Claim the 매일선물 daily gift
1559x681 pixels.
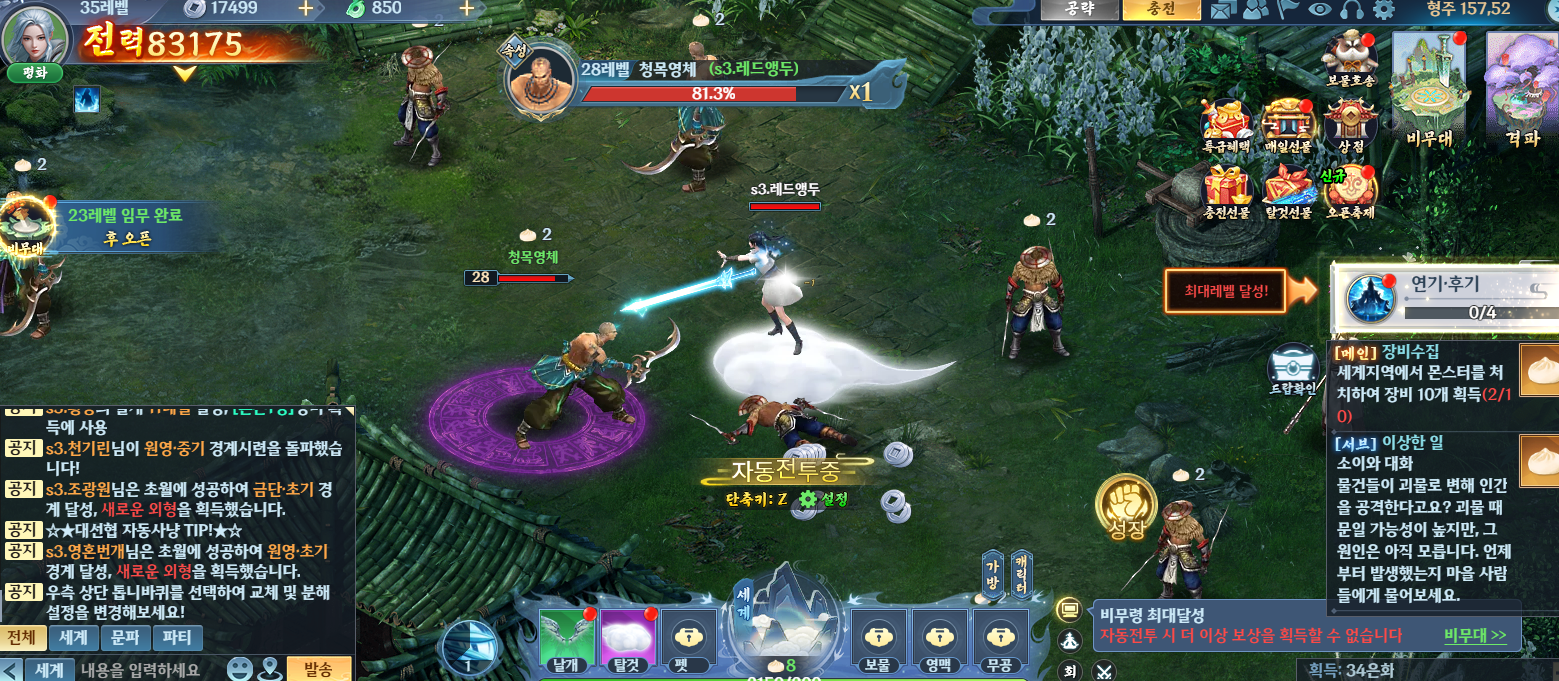click(1287, 128)
